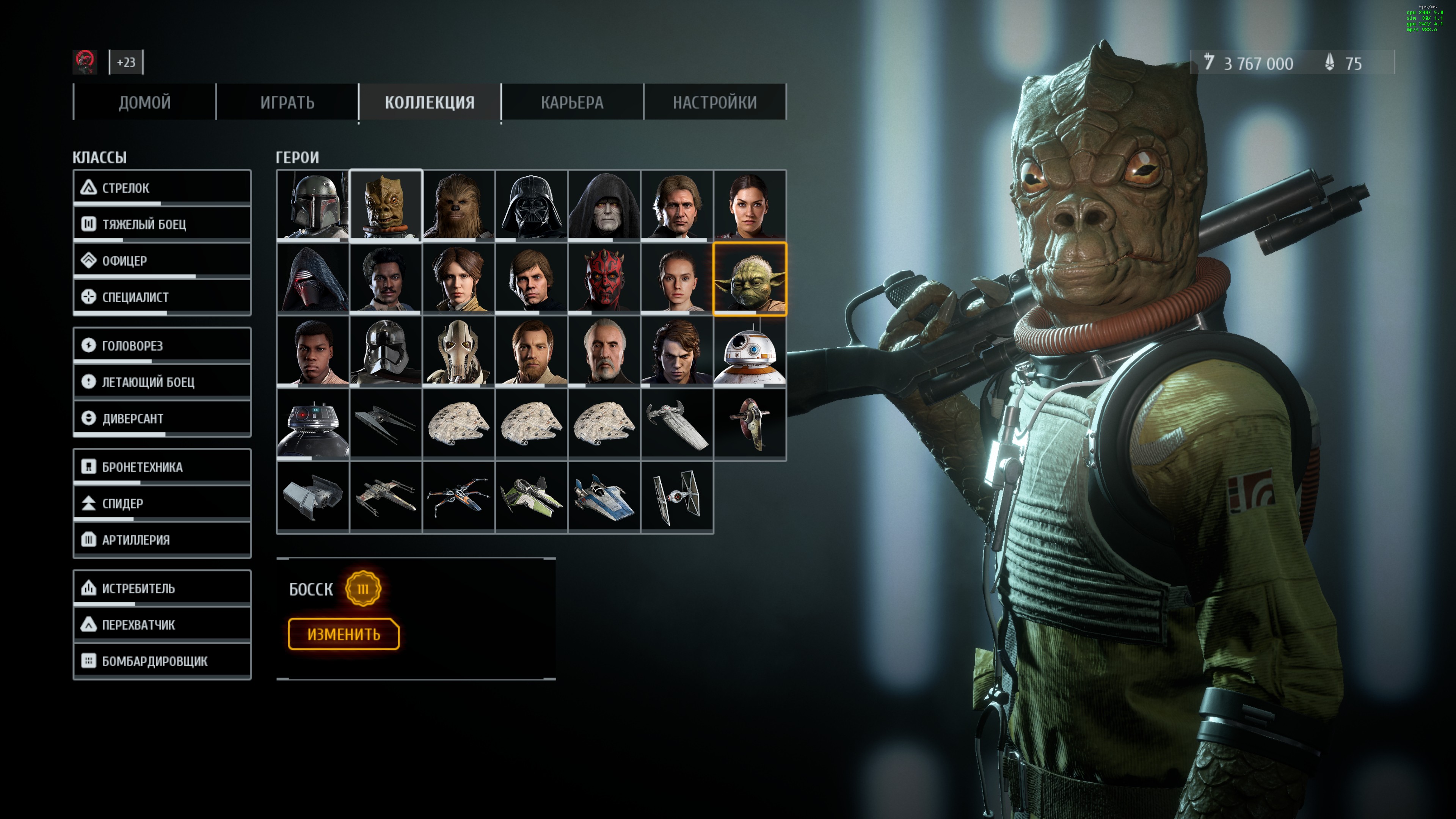The image size is (1456, 819).
Task: Click the ИЗМЕНИТЬ button for Босск
Action: click(344, 634)
